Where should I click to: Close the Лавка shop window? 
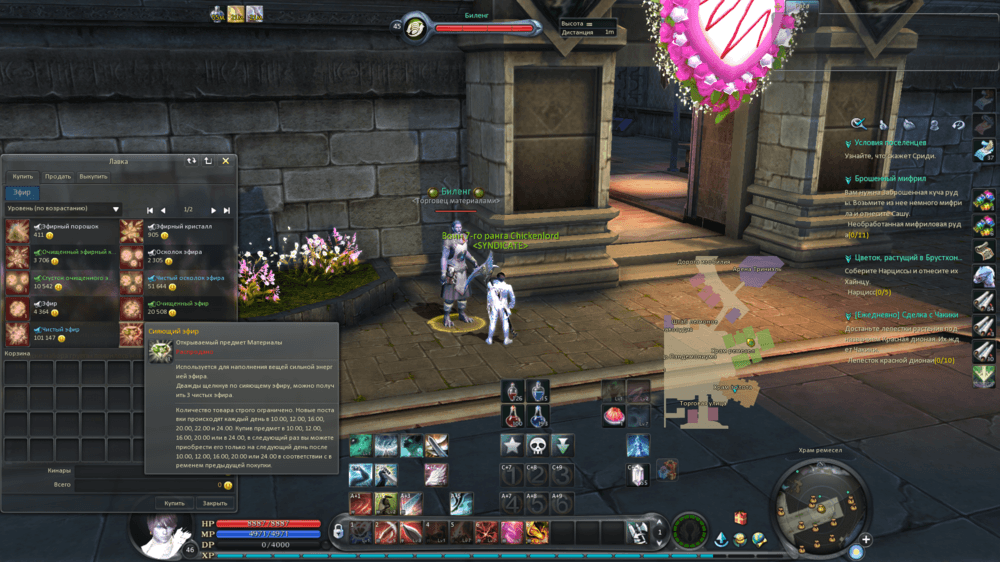(226, 160)
